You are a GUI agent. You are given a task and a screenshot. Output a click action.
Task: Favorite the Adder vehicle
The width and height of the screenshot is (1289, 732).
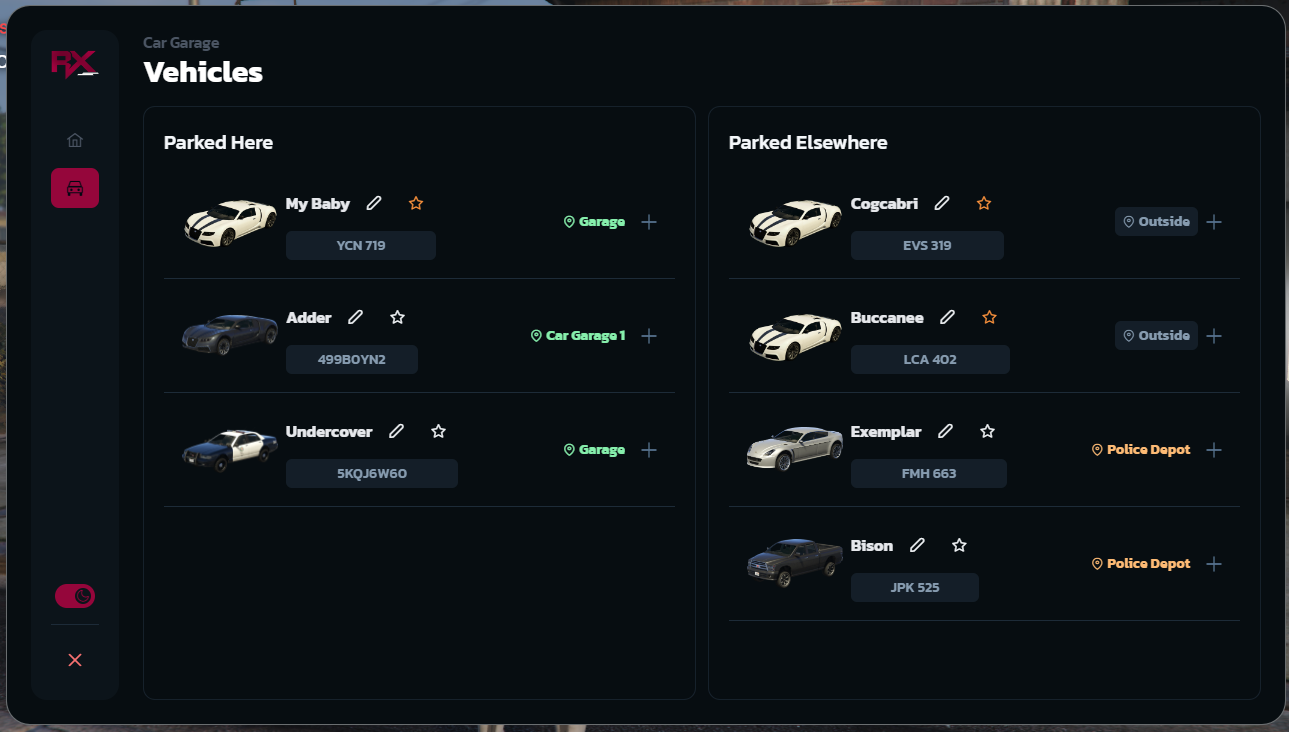(x=397, y=317)
